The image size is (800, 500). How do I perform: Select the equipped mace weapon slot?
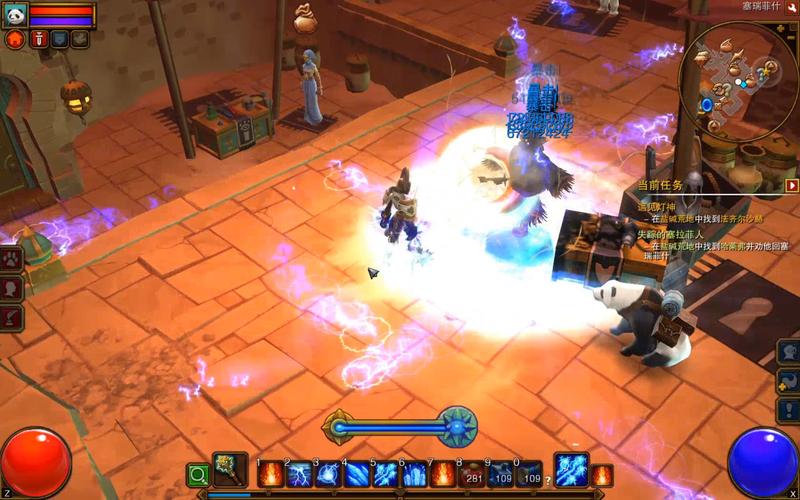point(230,471)
